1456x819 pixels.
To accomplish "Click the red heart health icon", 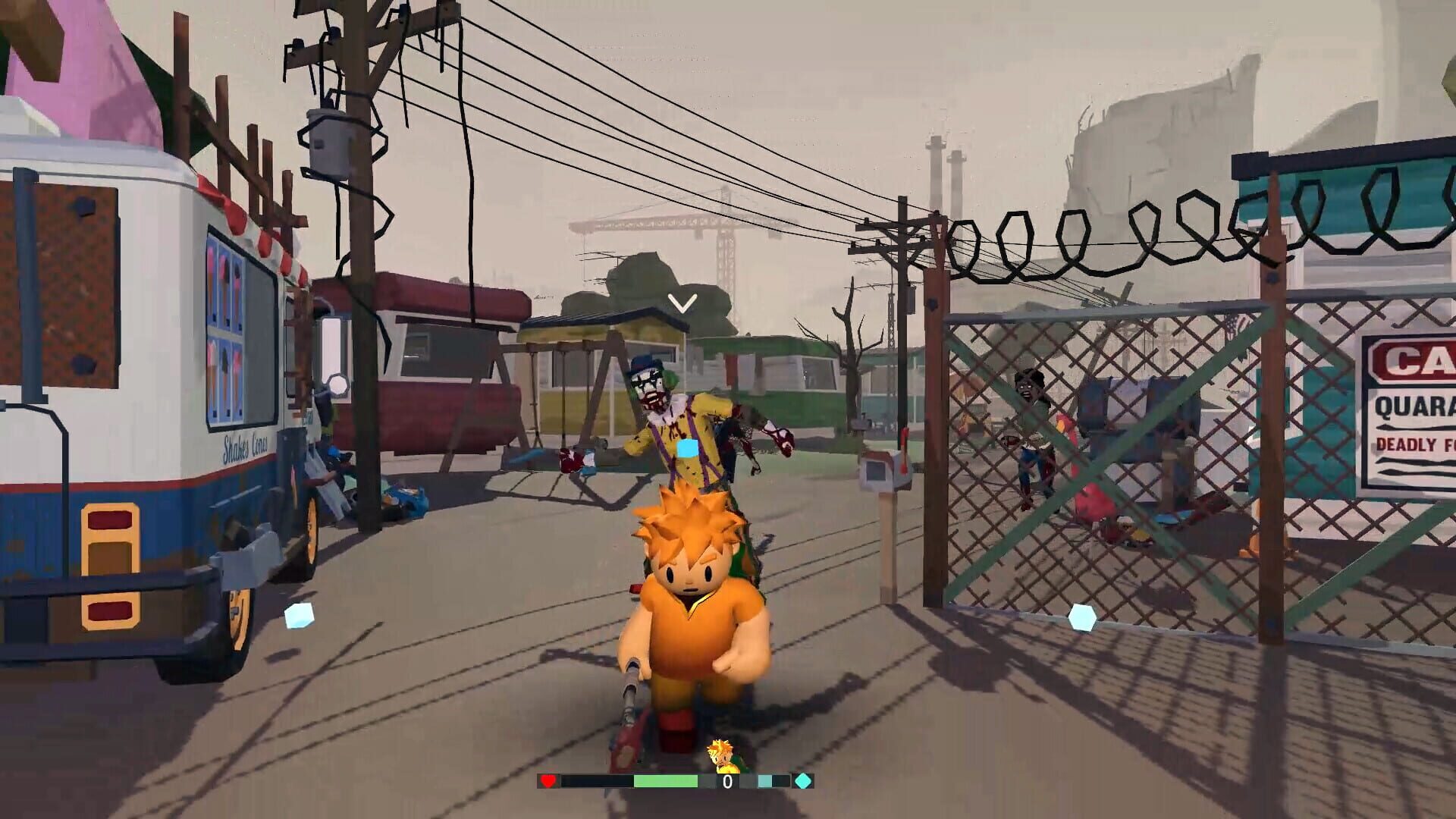I will (548, 781).
